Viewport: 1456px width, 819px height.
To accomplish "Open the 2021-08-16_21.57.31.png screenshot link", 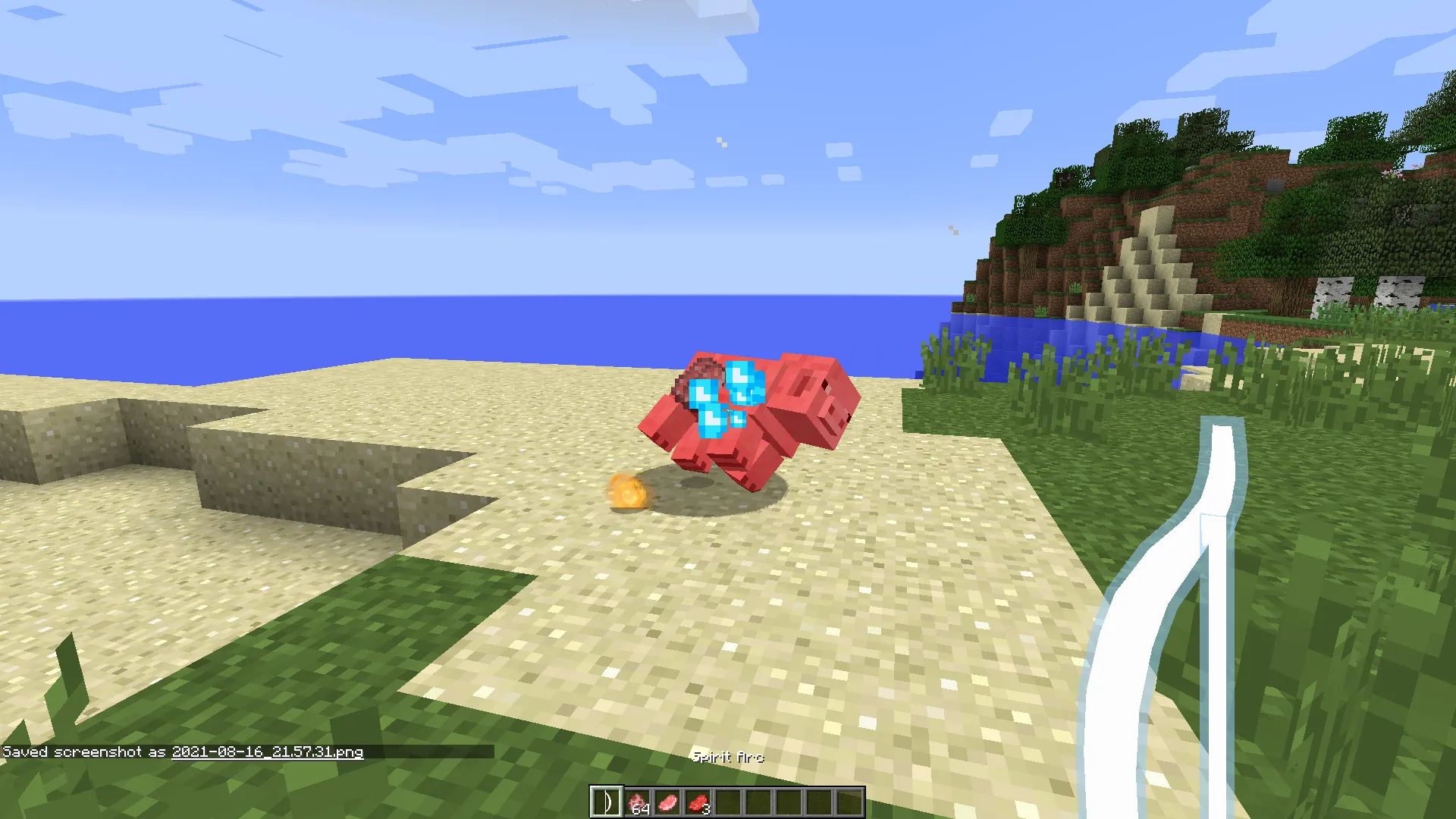I will 267,753.
